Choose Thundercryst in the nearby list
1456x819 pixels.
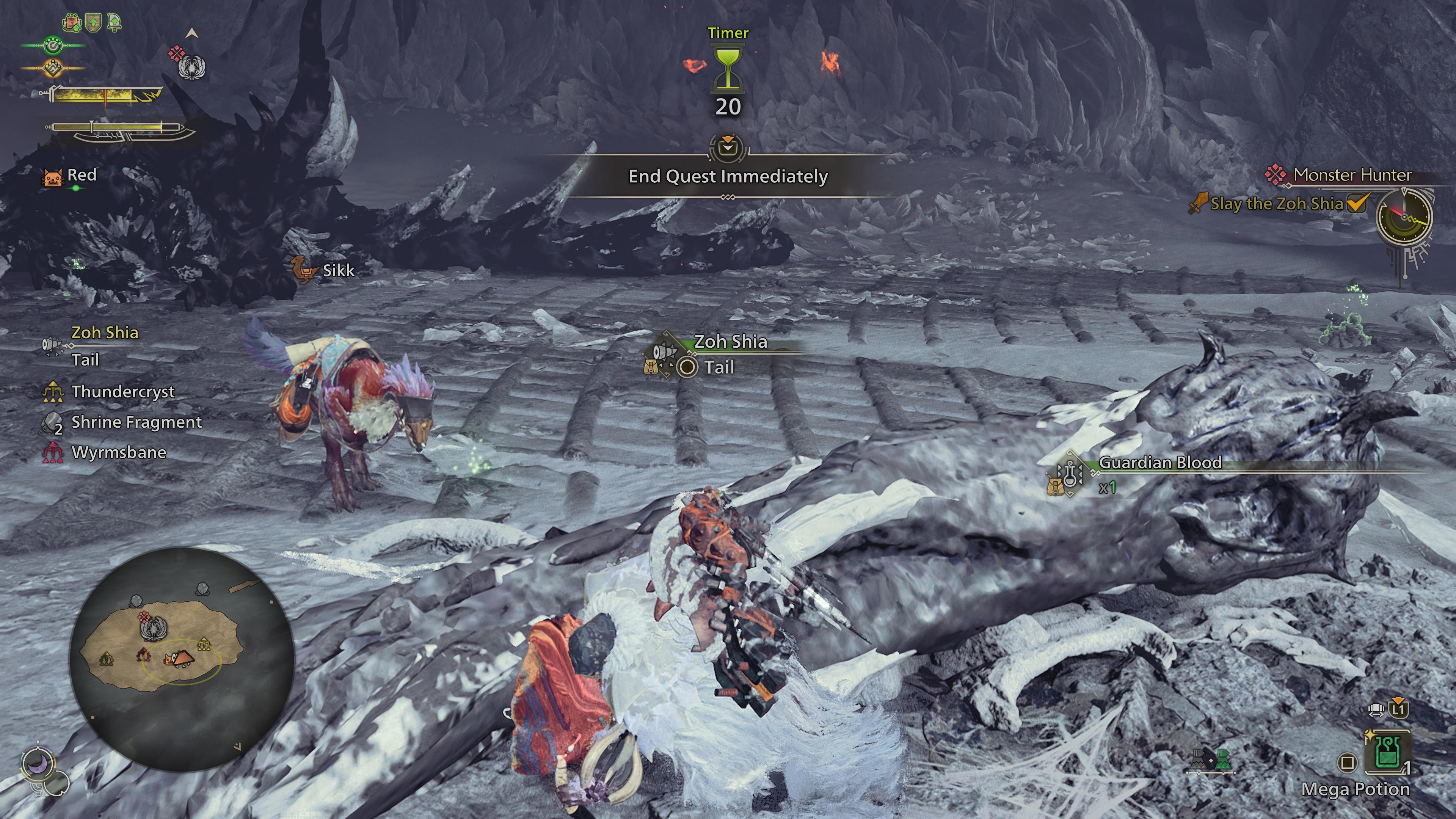pos(122,392)
